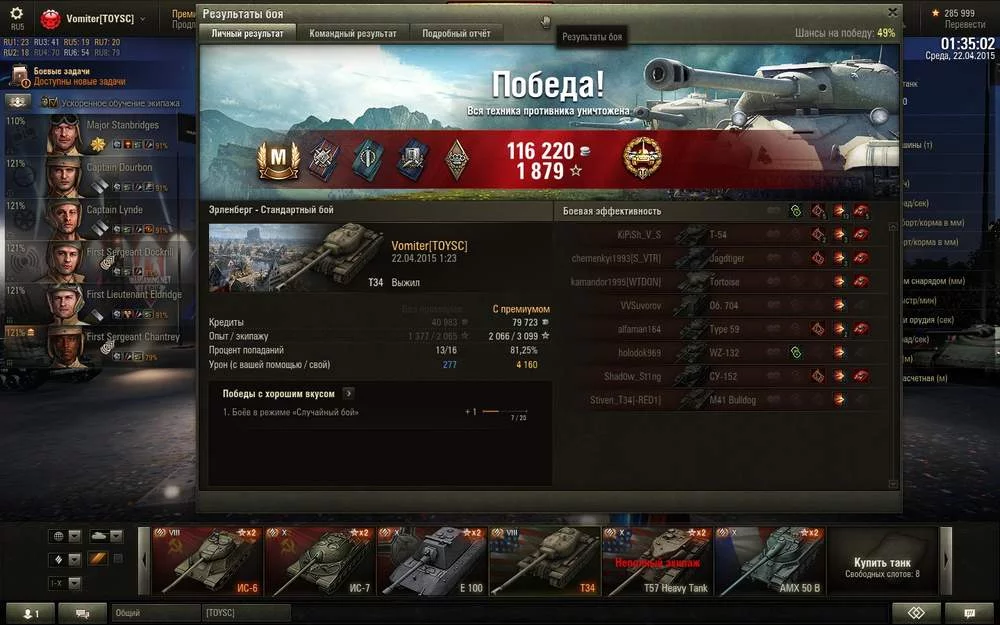Select the AMX 50 B tank
This screenshot has height=625, width=1000.
pos(769,561)
